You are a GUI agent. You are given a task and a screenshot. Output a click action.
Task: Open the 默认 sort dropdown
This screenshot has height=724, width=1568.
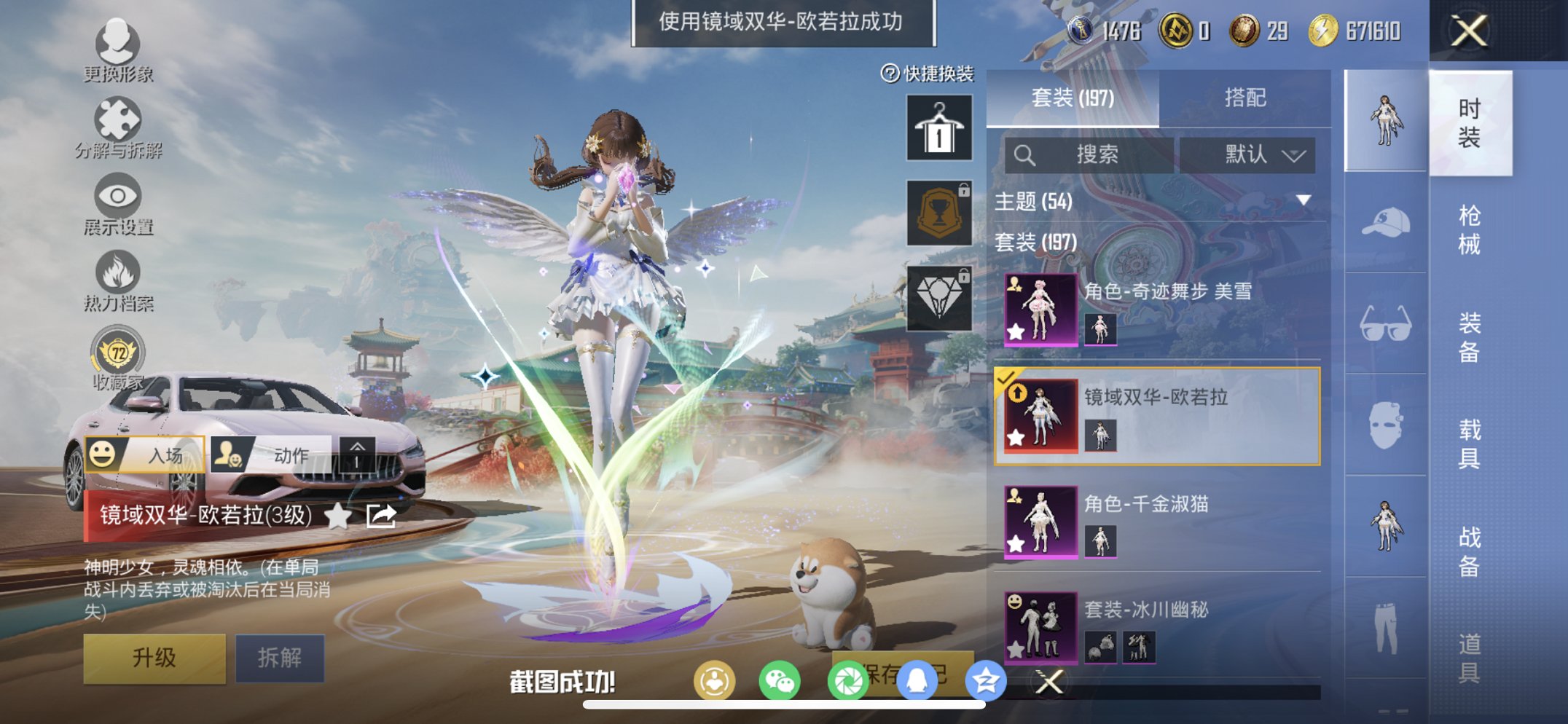click(x=1249, y=155)
